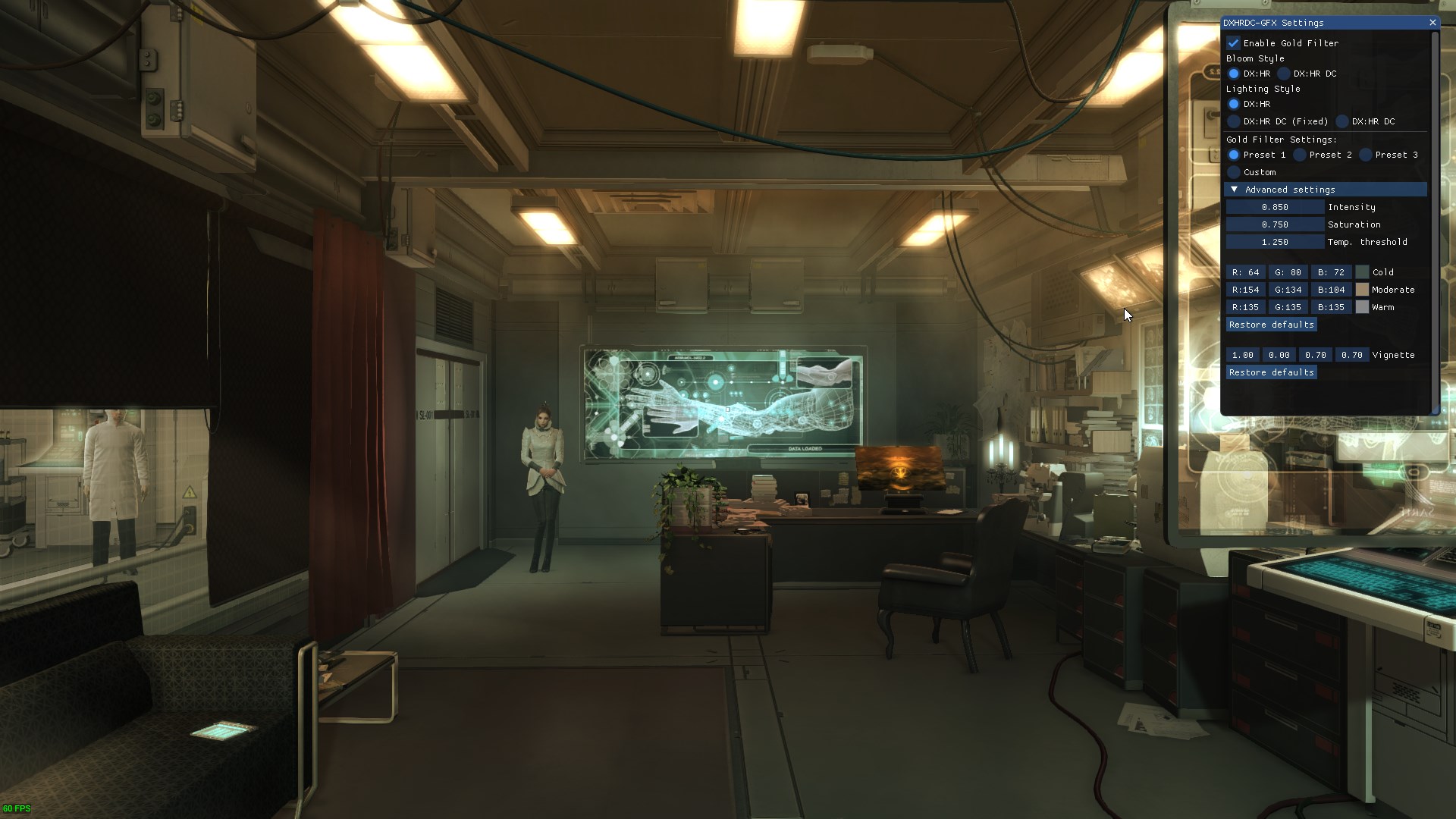Open the Moderate color swatch
The width and height of the screenshot is (1456, 819).
pyautogui.click(x=1363, y=290)
